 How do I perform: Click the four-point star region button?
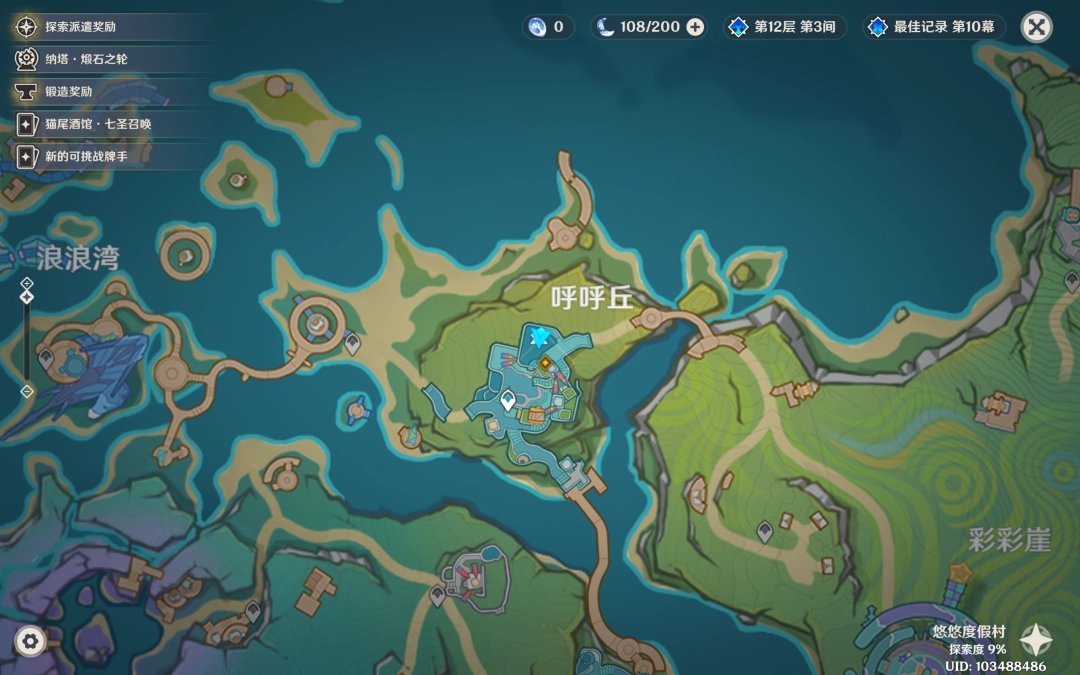(1036, 640)
